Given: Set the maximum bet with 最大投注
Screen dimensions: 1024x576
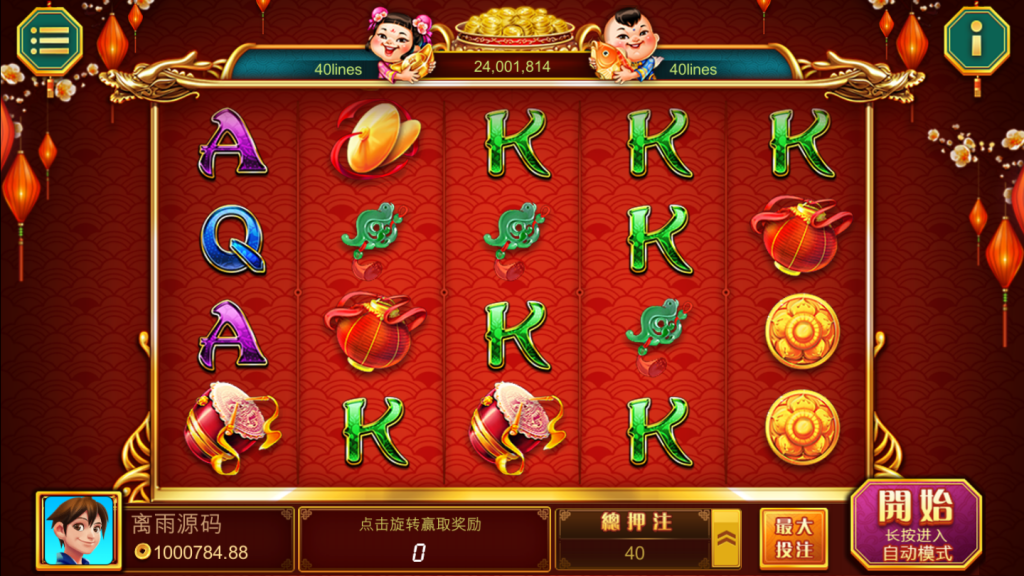Looking at the screenshot, I should pos(793,538).
